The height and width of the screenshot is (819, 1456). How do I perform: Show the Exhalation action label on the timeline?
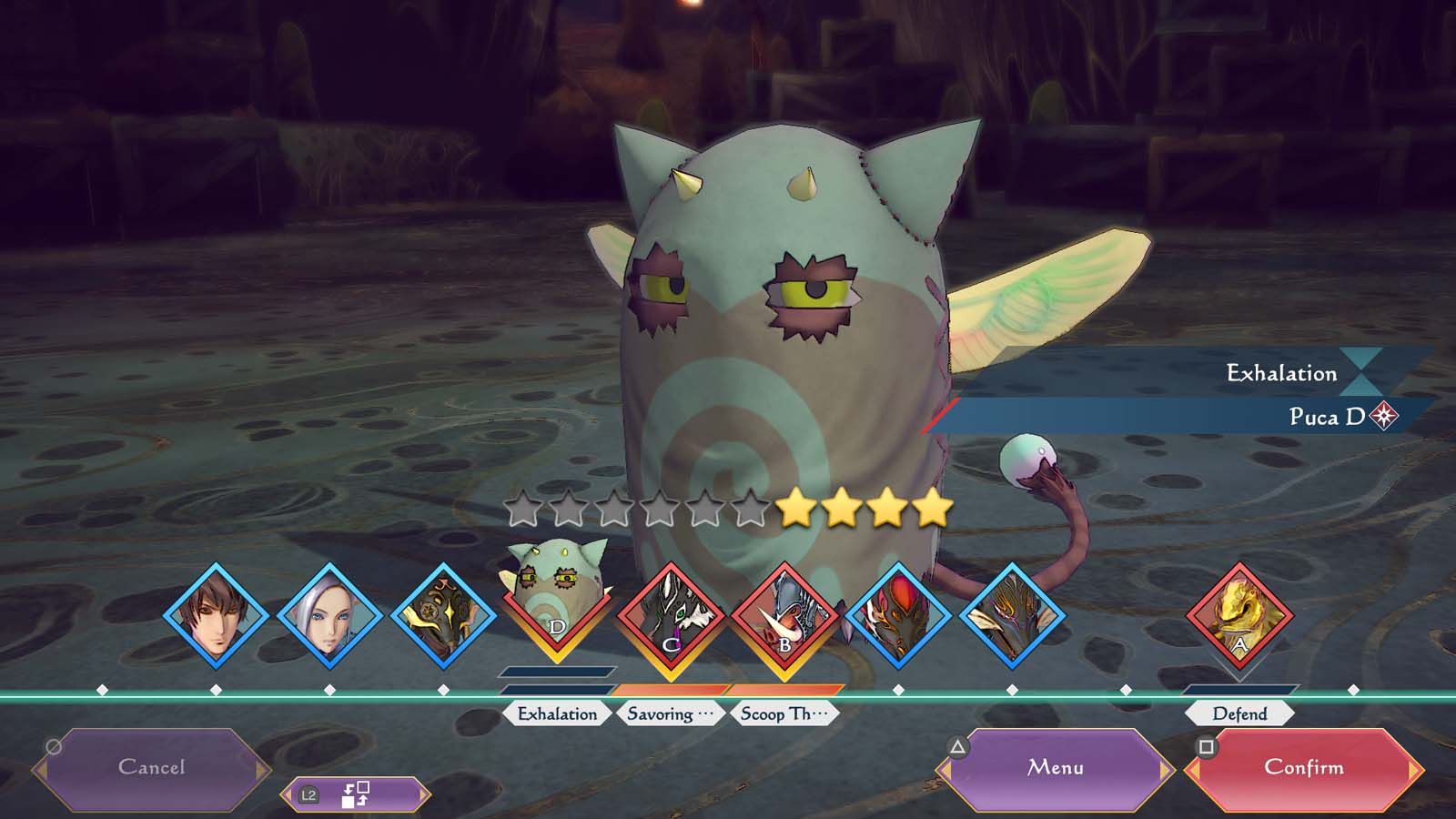click(x=557, y=714)
